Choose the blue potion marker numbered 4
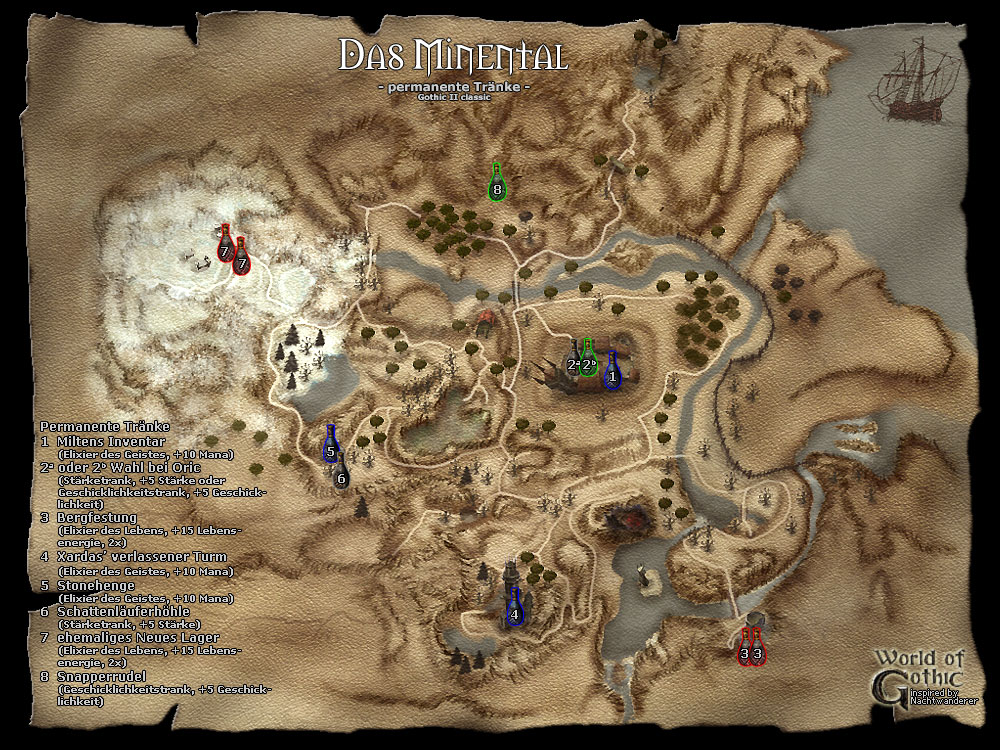This screenshot has height=750, width=1000. pos(514,613)
